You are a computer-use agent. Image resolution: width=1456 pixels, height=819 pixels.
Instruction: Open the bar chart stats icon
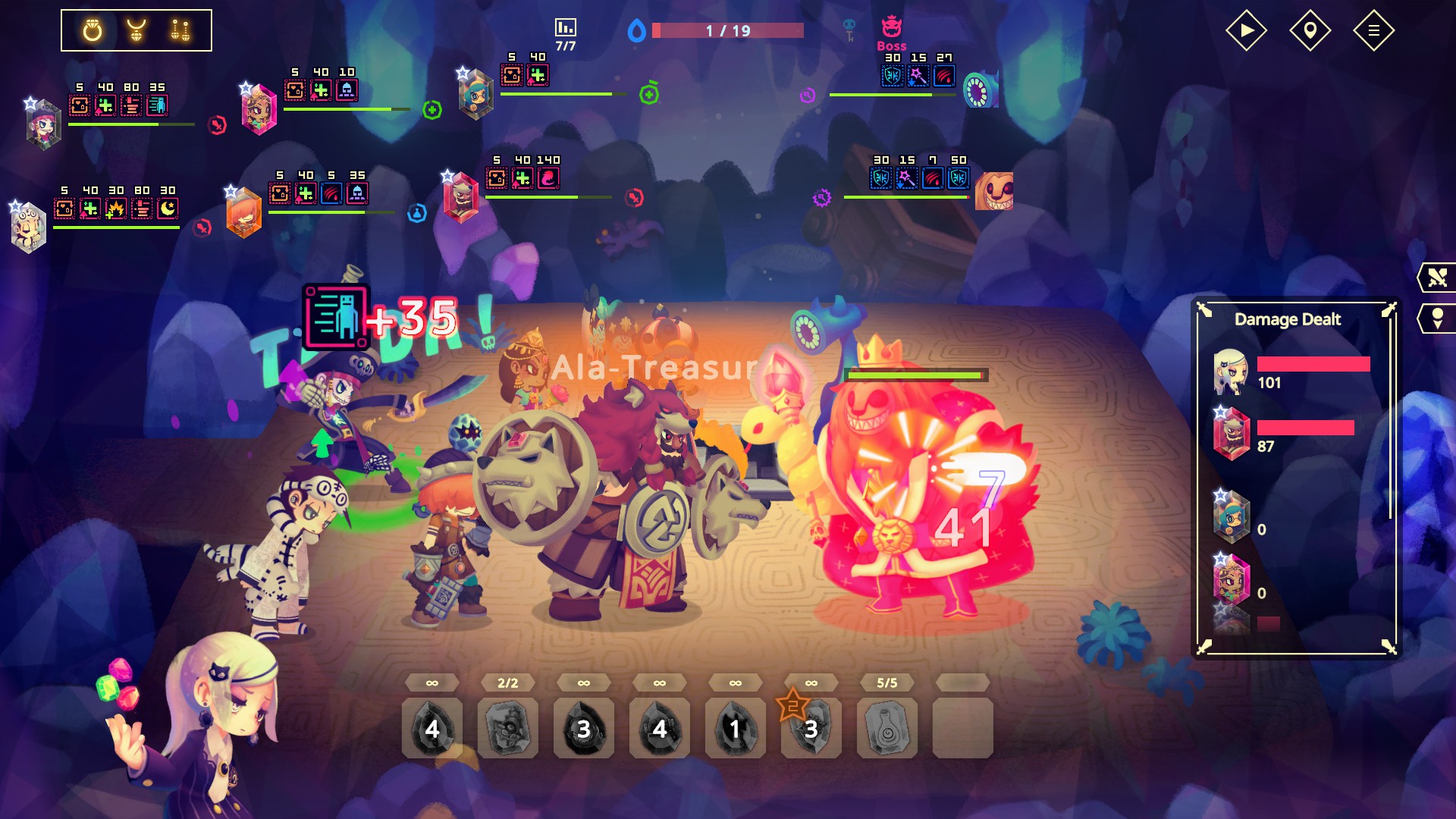click(x=566, y=28)
